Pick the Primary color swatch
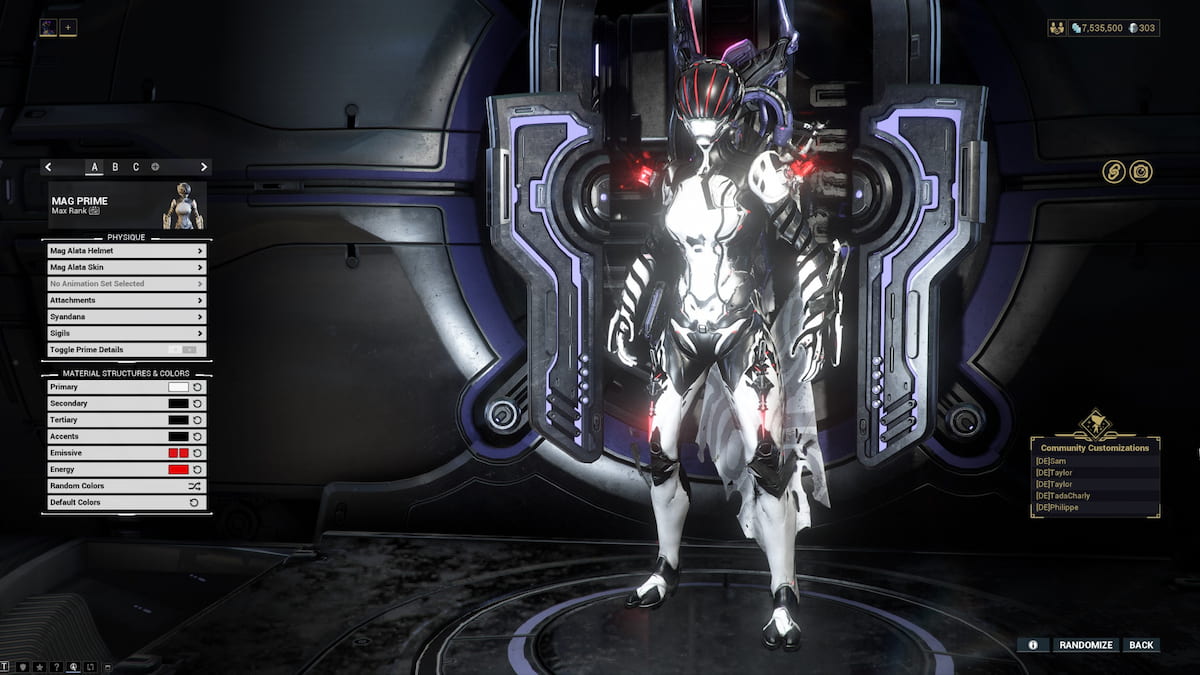This screenshot has width=1200, height=675. pyautogui.click(x=178, y=387)
